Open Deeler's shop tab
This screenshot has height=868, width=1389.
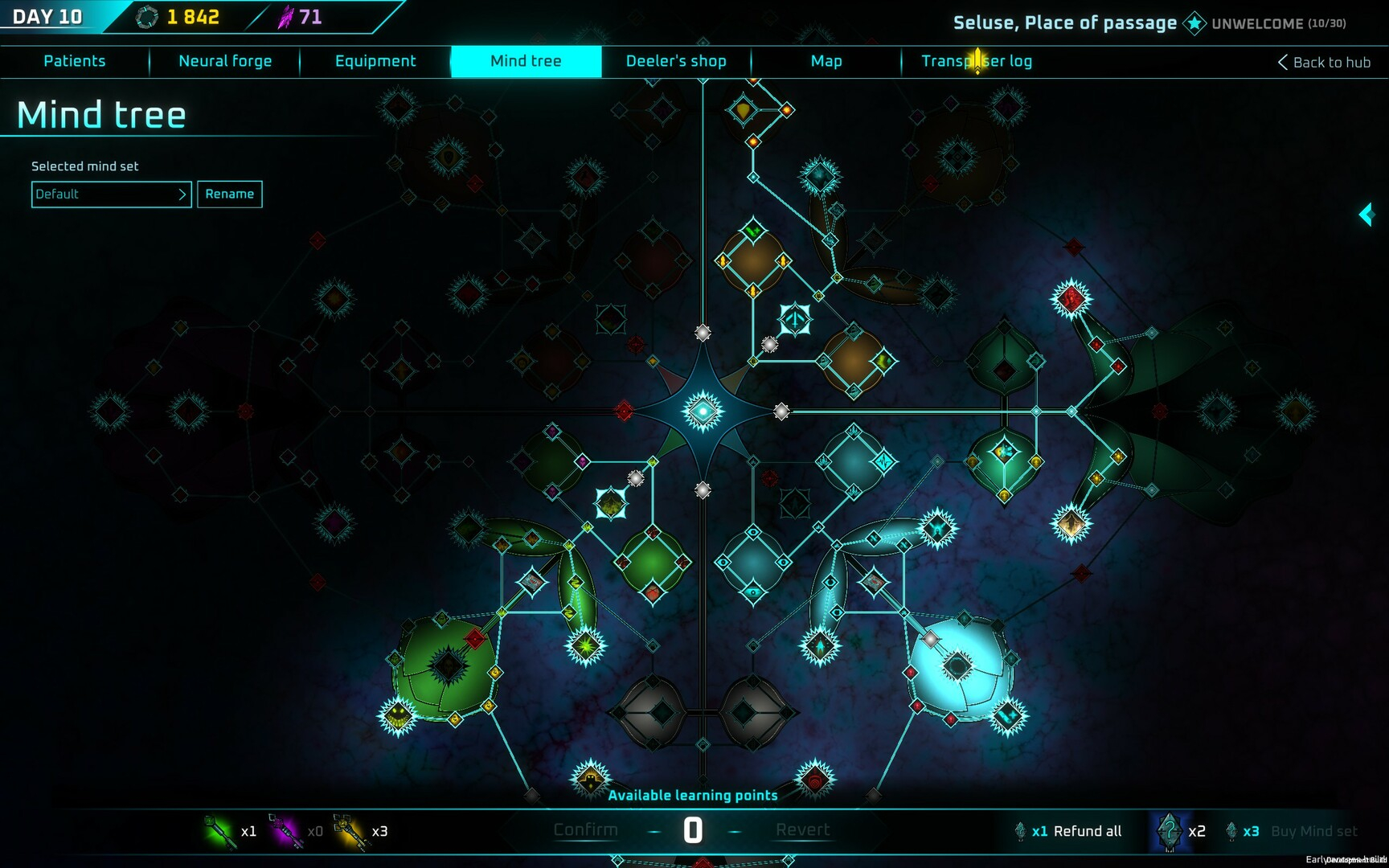click(676, 61)
